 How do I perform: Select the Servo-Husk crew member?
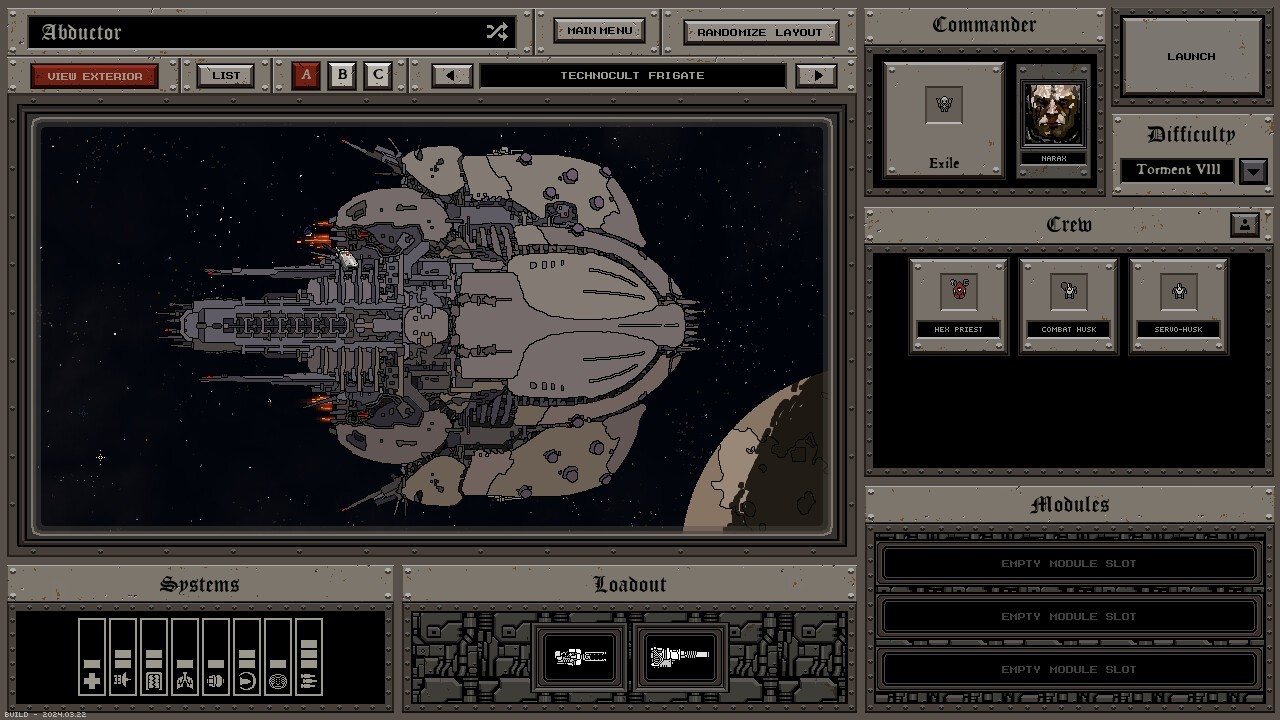coord(1178,305)
